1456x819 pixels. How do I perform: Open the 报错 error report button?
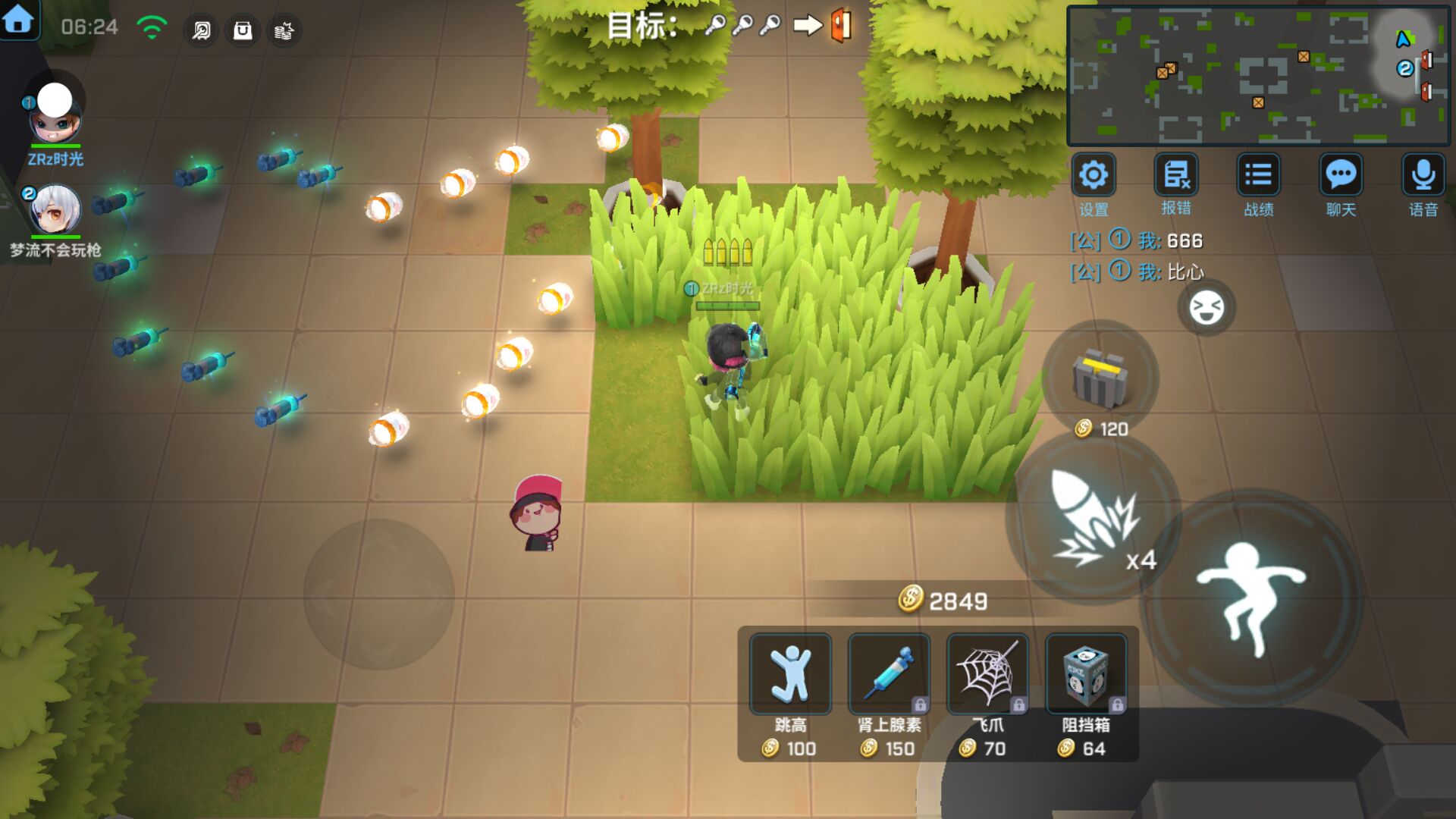[1175, 176]
